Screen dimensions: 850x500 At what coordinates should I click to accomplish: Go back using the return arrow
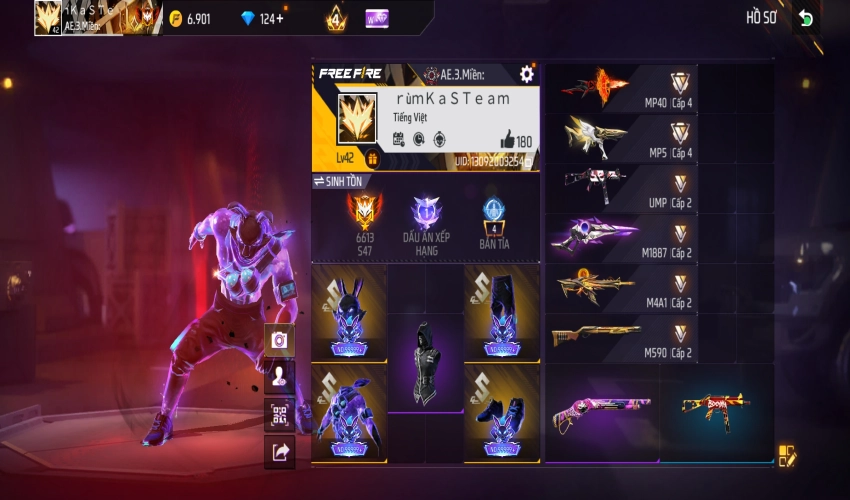[x=806, y=18]
